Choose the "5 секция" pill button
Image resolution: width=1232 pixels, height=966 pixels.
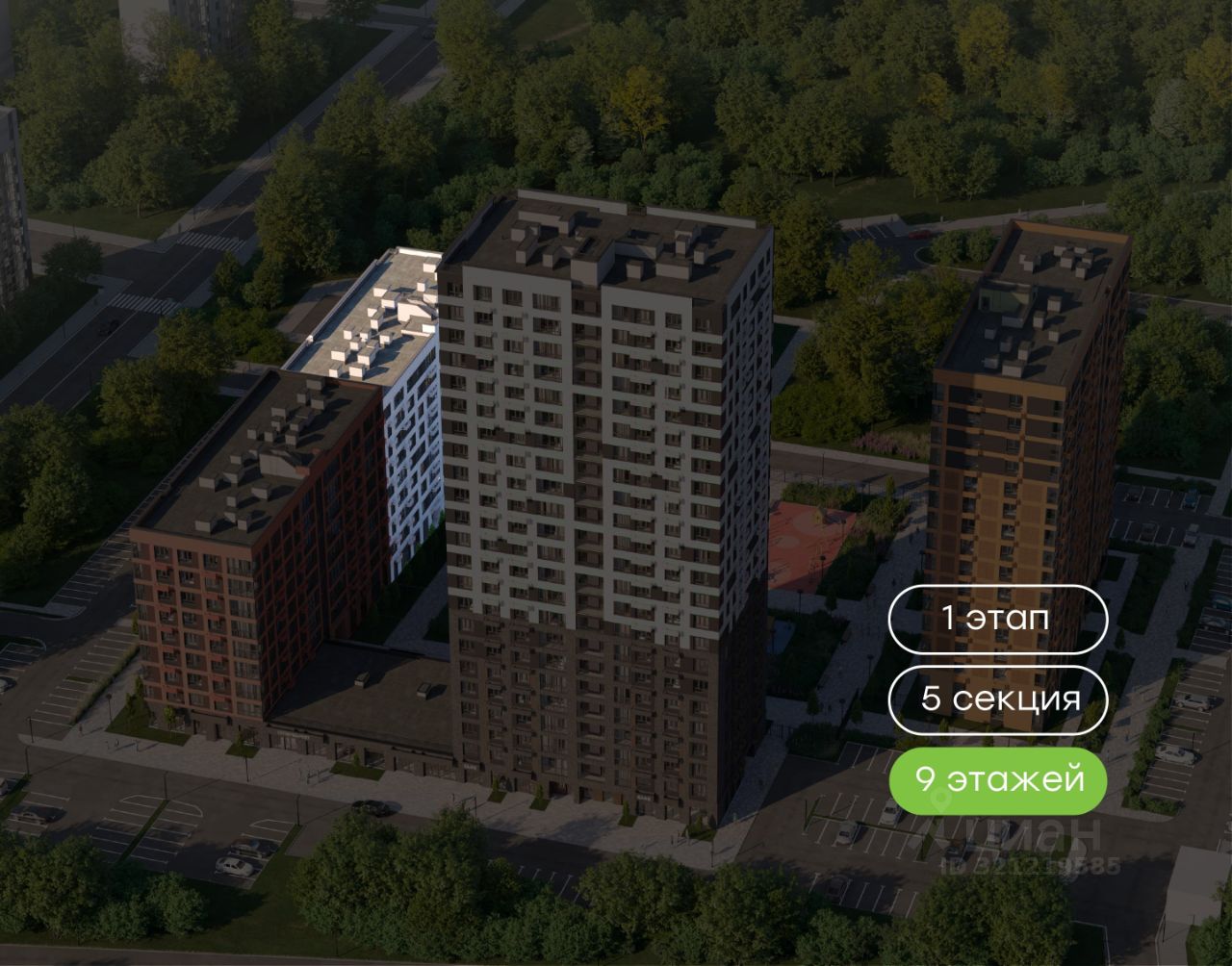[x=997, y=699]
